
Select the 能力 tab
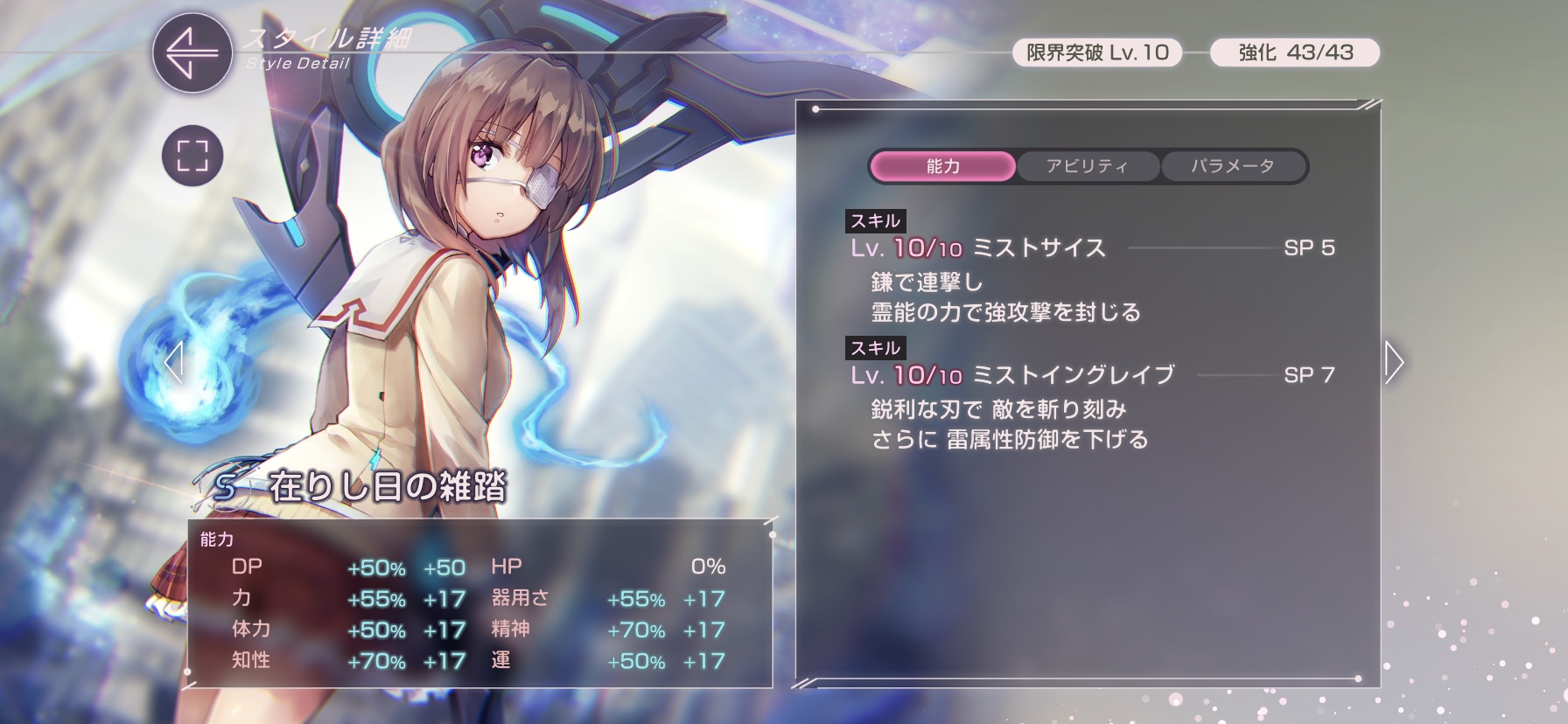tap(943, 166)
